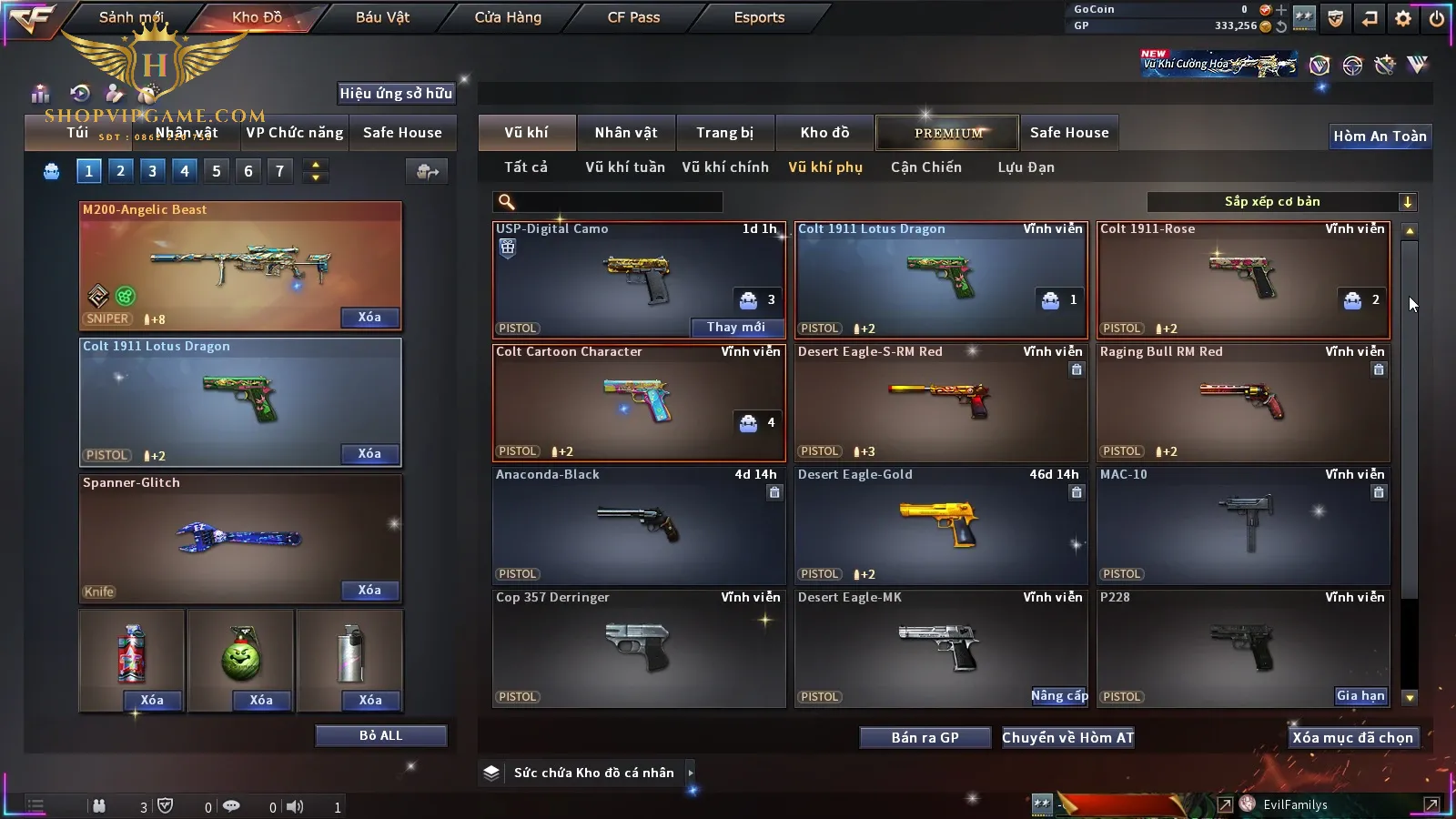Select the PREMIUM tab
Image resolution: width=1456 pixels, height=819 pixels.
pos(948,133)
